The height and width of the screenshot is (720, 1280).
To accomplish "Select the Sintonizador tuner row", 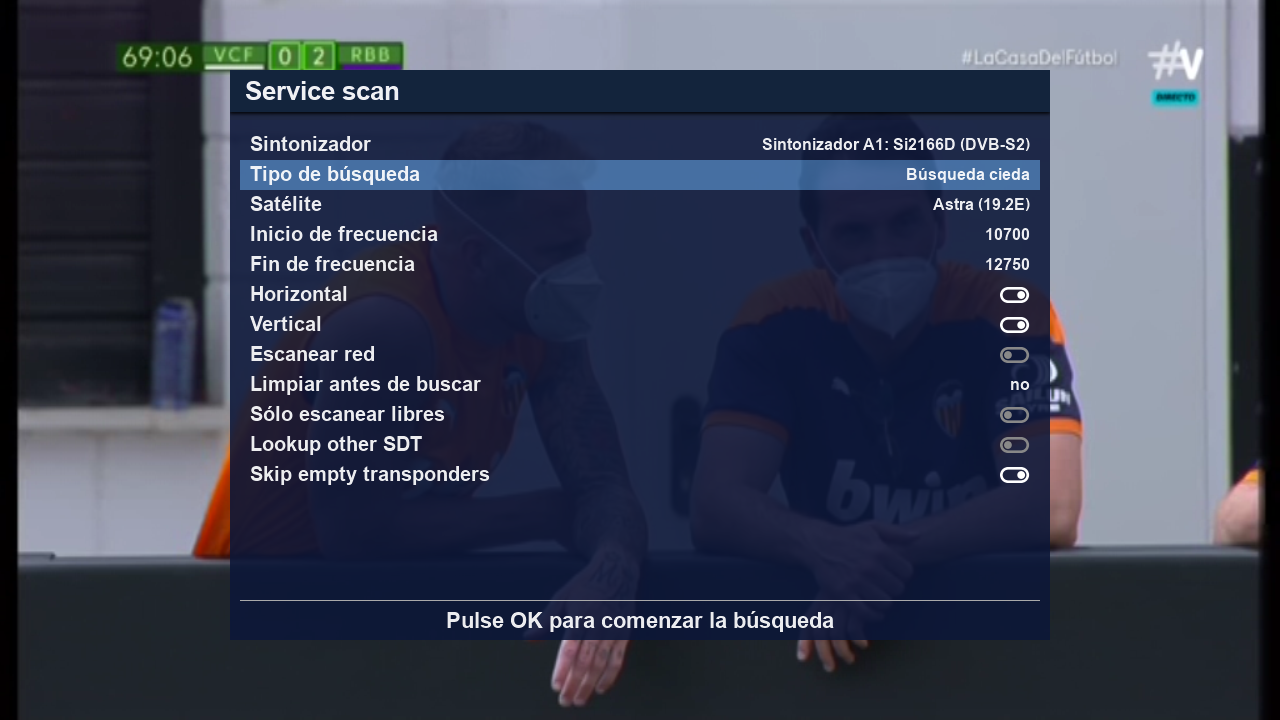I will (640, 145).
